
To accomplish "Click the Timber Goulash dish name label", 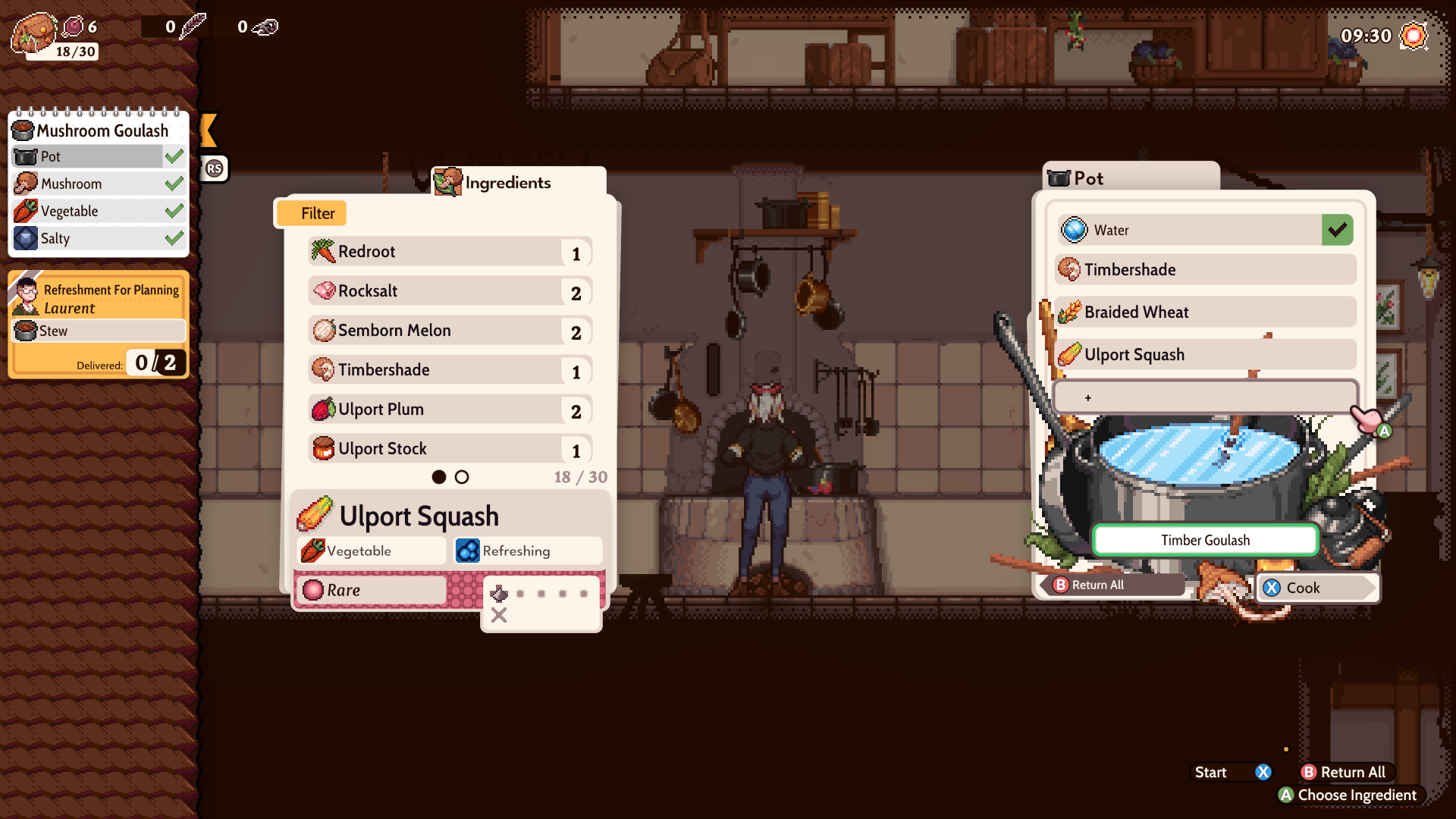I will 1205,540.
